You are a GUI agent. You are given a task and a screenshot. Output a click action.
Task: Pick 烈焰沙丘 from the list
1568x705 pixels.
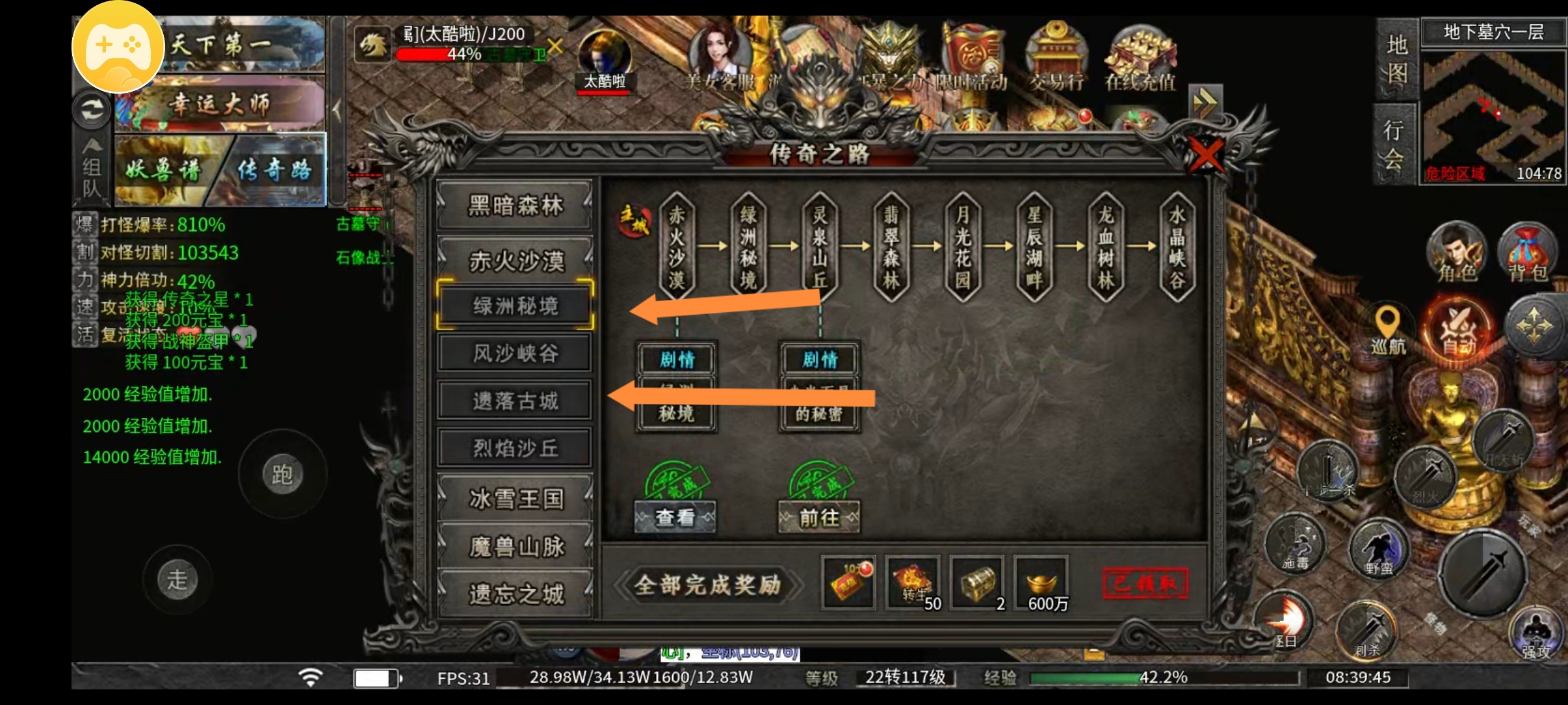[x=515, y=448]
